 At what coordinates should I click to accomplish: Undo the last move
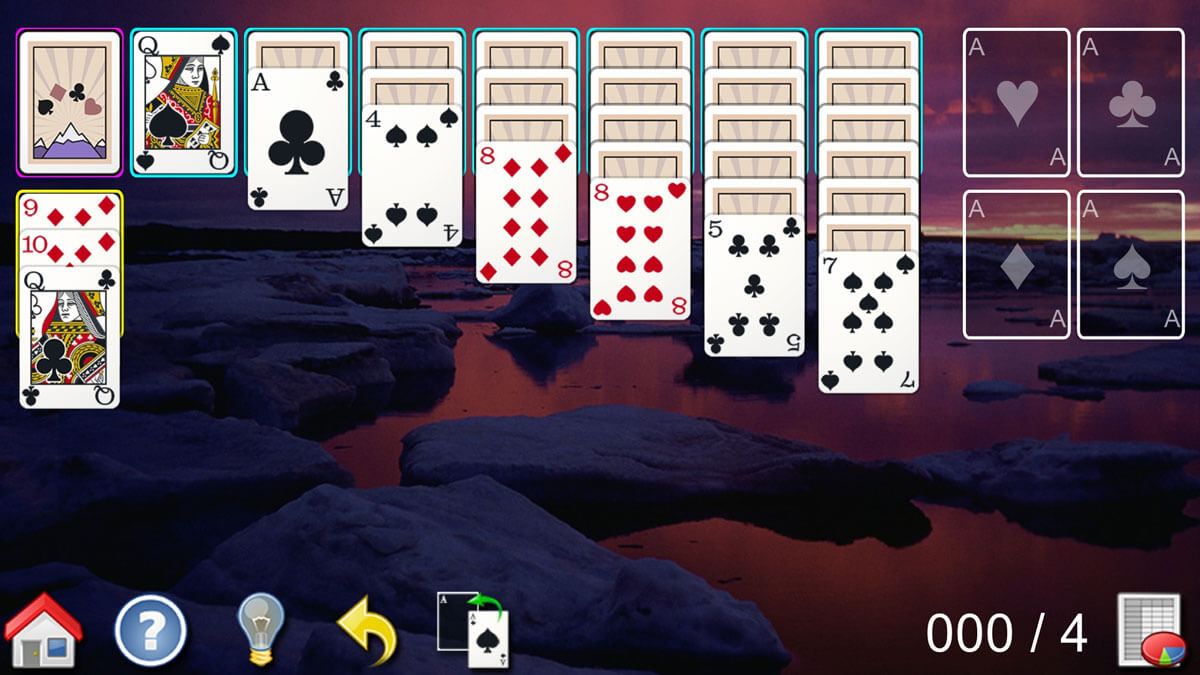(x=367, y=632)
